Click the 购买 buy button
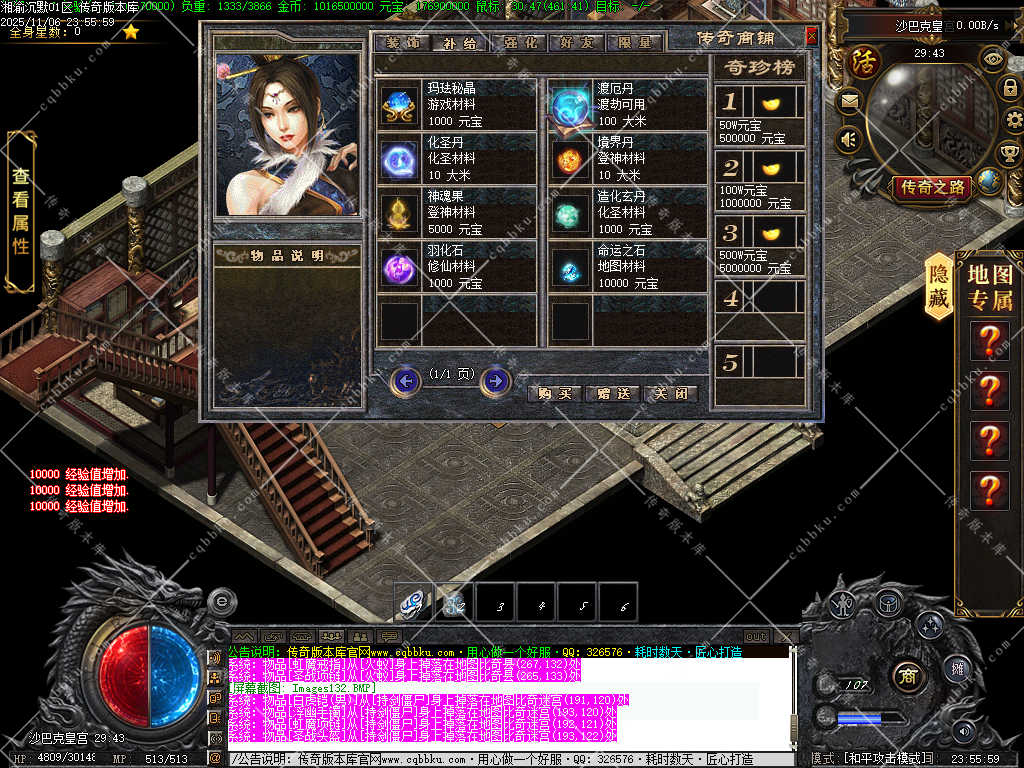The width and height of the screenshot is (1024, 768). pyautogui.click(x=555, y=393)
